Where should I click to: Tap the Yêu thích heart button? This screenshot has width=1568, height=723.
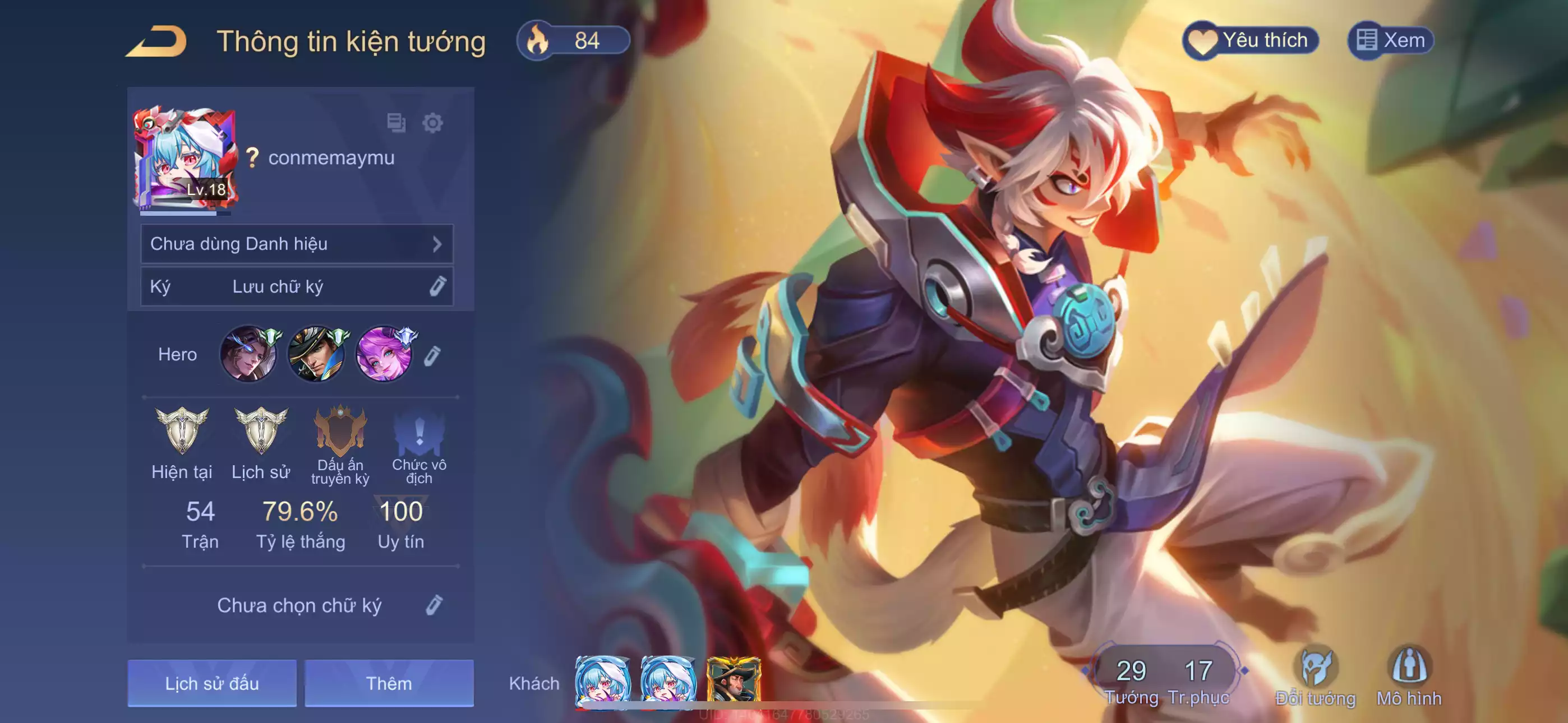point(1250,41)
